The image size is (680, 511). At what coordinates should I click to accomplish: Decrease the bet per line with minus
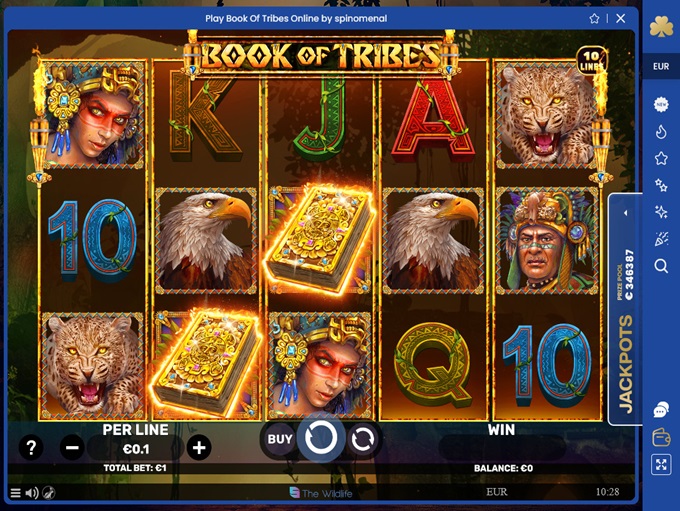[x=72, y=447]
